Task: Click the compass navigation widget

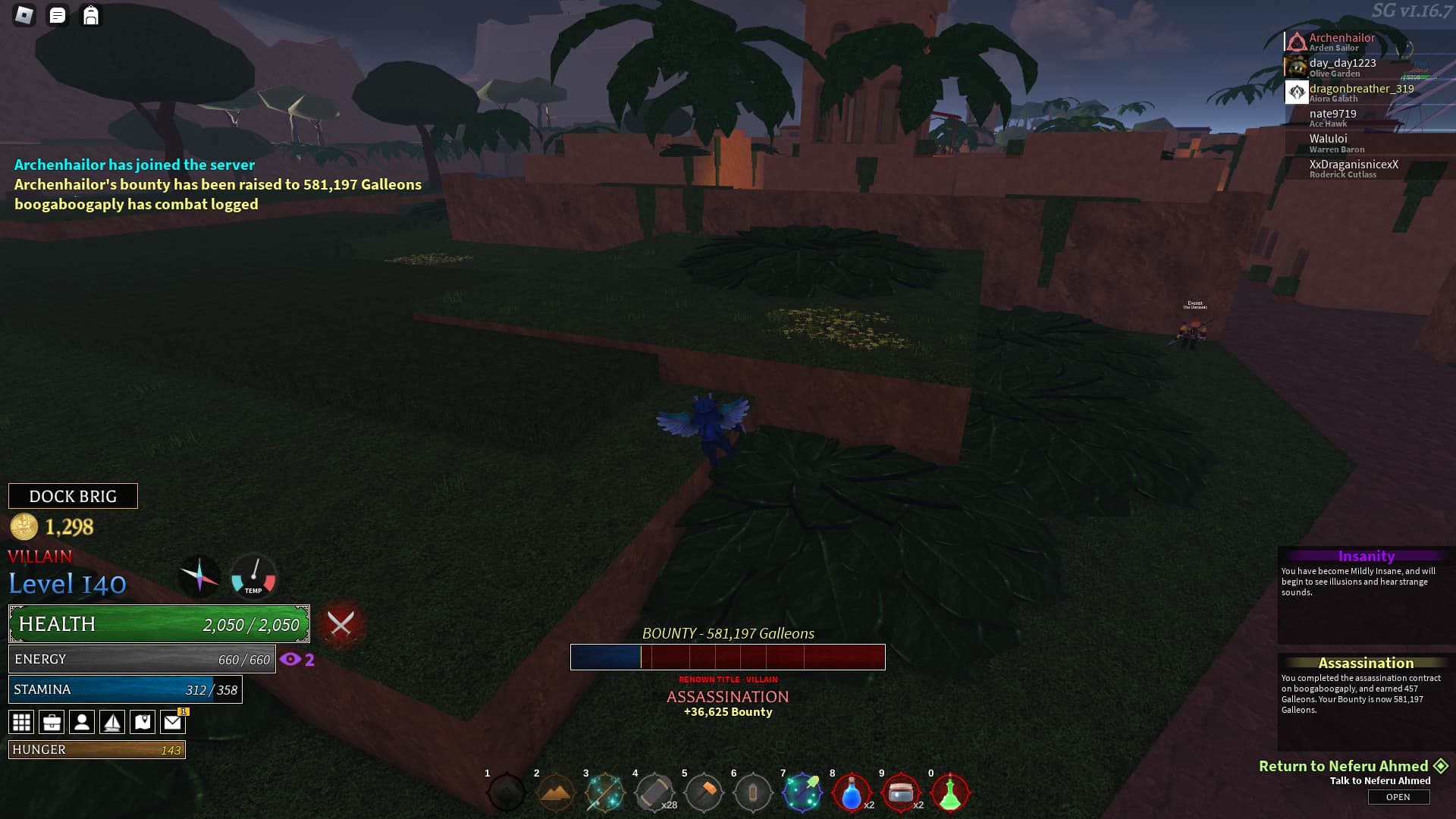Action: click(x=199, y=578)
